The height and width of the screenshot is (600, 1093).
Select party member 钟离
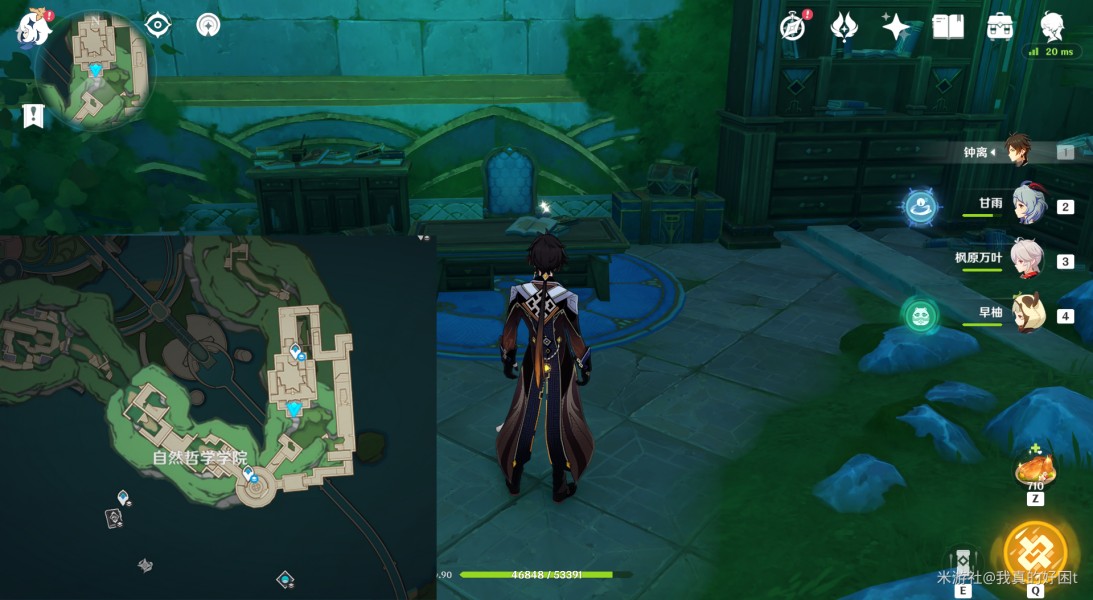[x=1018, y=152]
